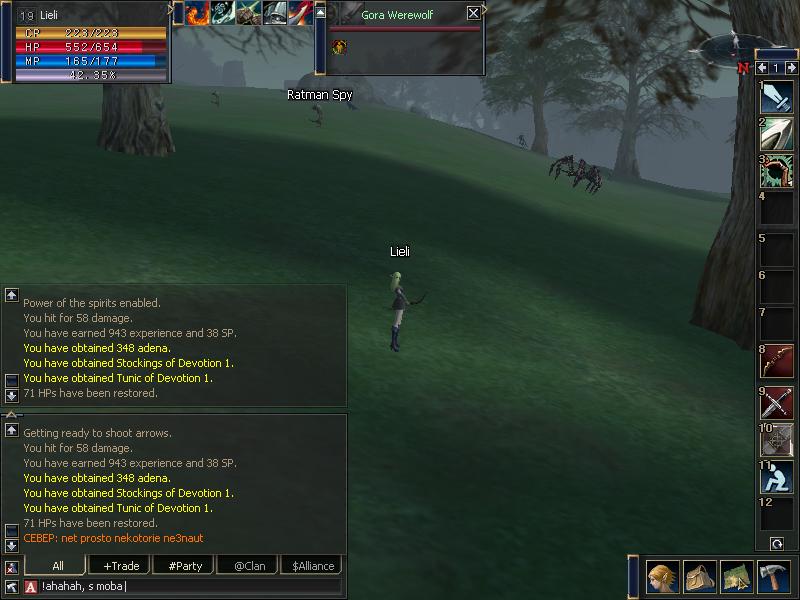This screenshot has height=600, width=800.
Task: Go to the previous shortcut bar page
Action: [x=762, y=68]
